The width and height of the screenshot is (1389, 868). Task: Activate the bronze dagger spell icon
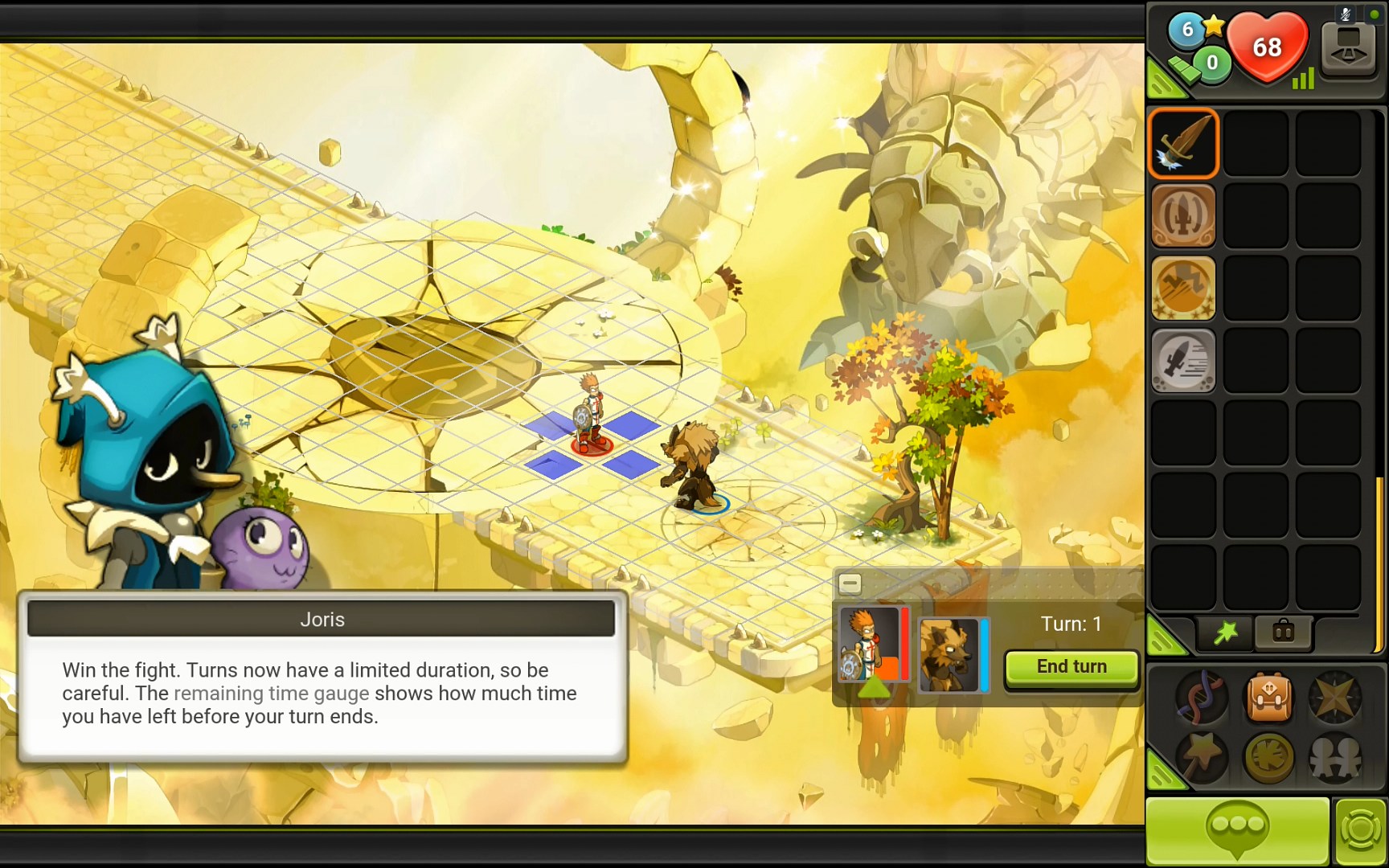(1183, 215)
